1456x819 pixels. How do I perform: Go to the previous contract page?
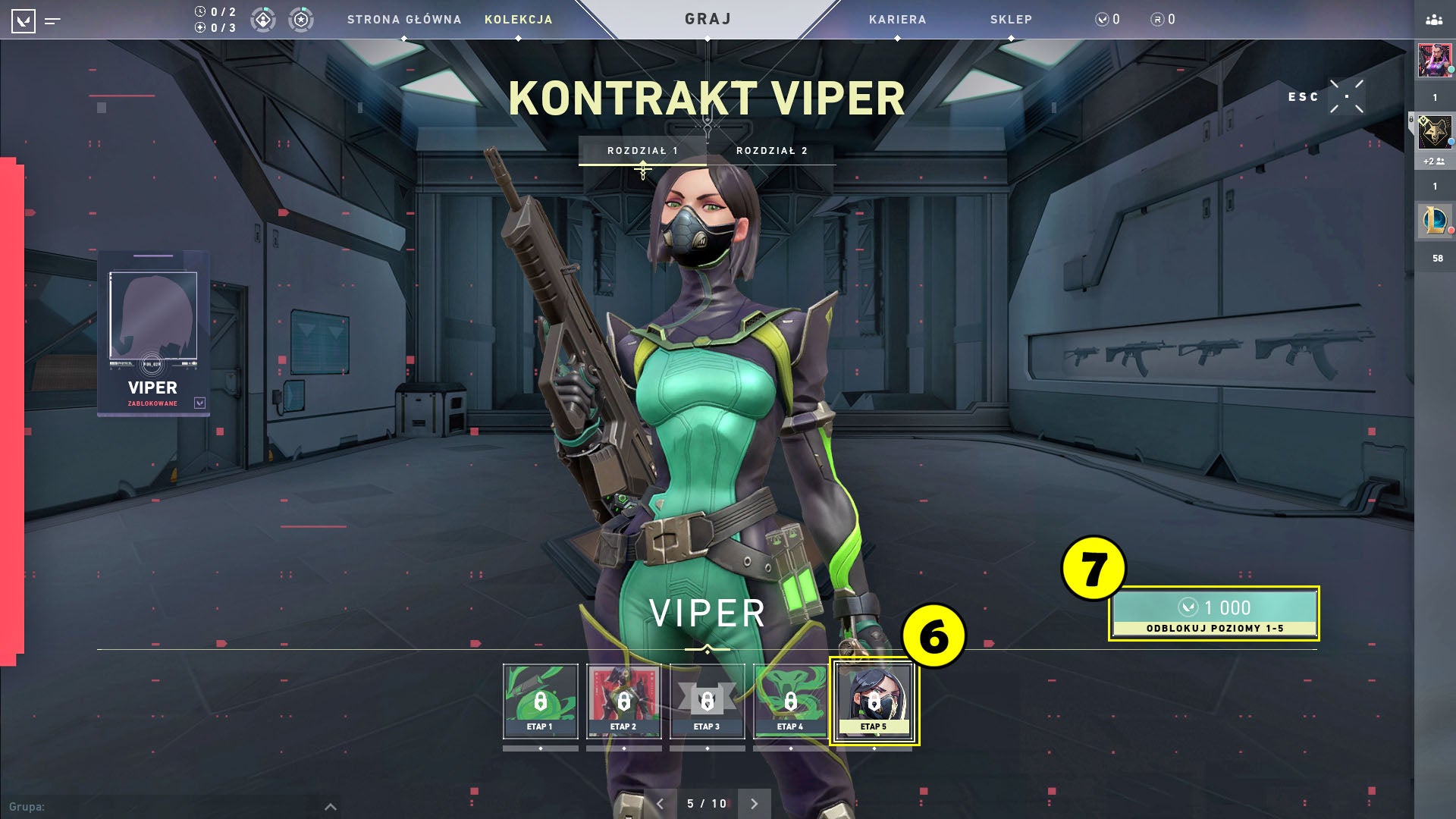660,804
